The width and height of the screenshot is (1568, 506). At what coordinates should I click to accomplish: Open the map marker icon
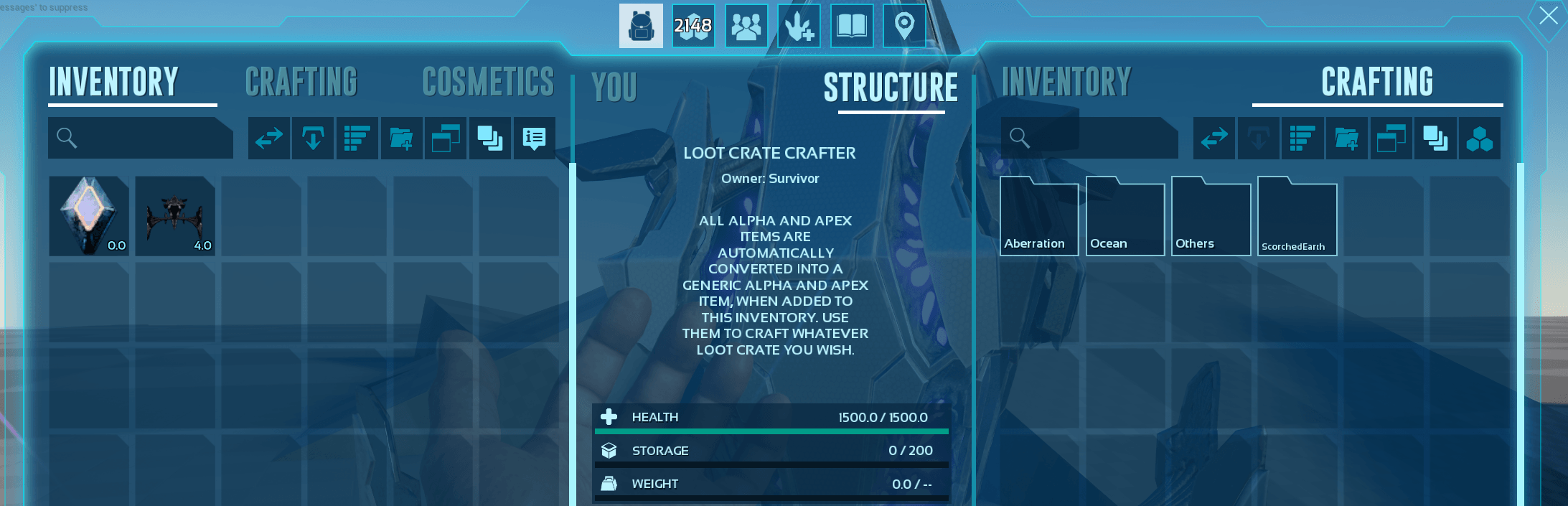pos(904,26)
